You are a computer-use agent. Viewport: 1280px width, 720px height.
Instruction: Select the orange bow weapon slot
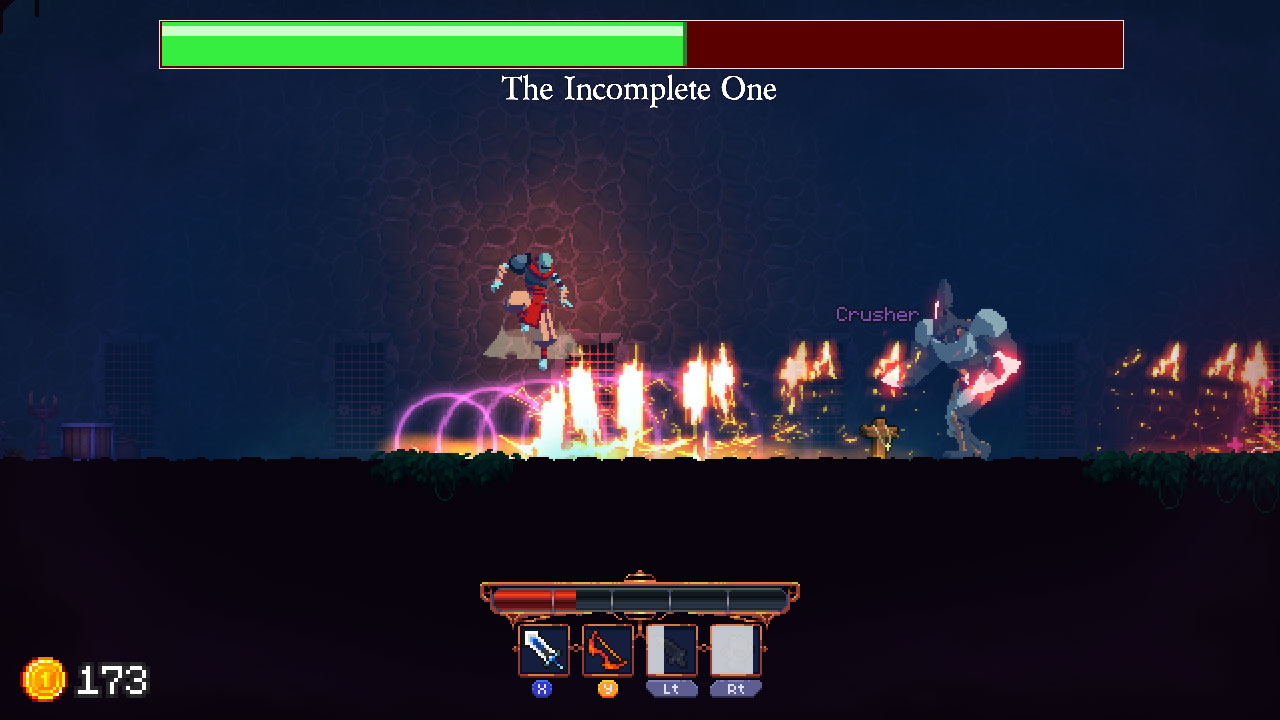pyautogui.click(x=608, y=650)
